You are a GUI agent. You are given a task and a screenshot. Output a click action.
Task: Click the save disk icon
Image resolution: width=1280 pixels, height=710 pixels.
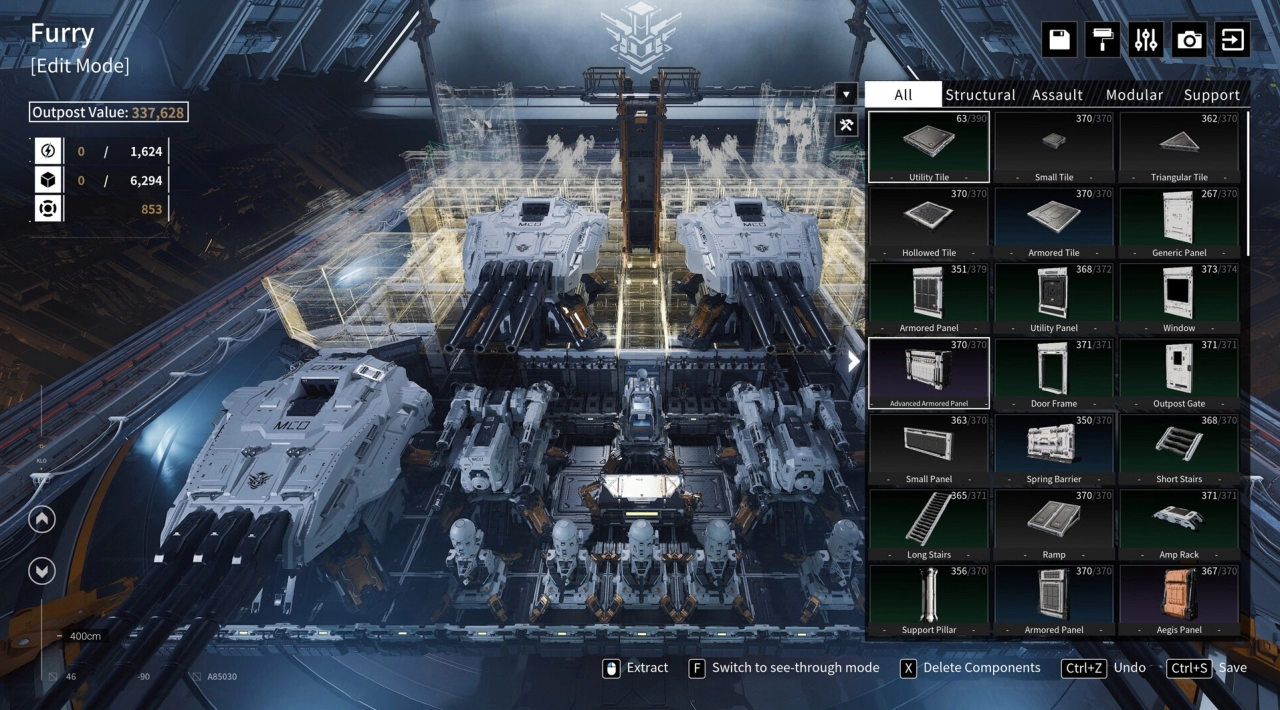[1059, 40]
